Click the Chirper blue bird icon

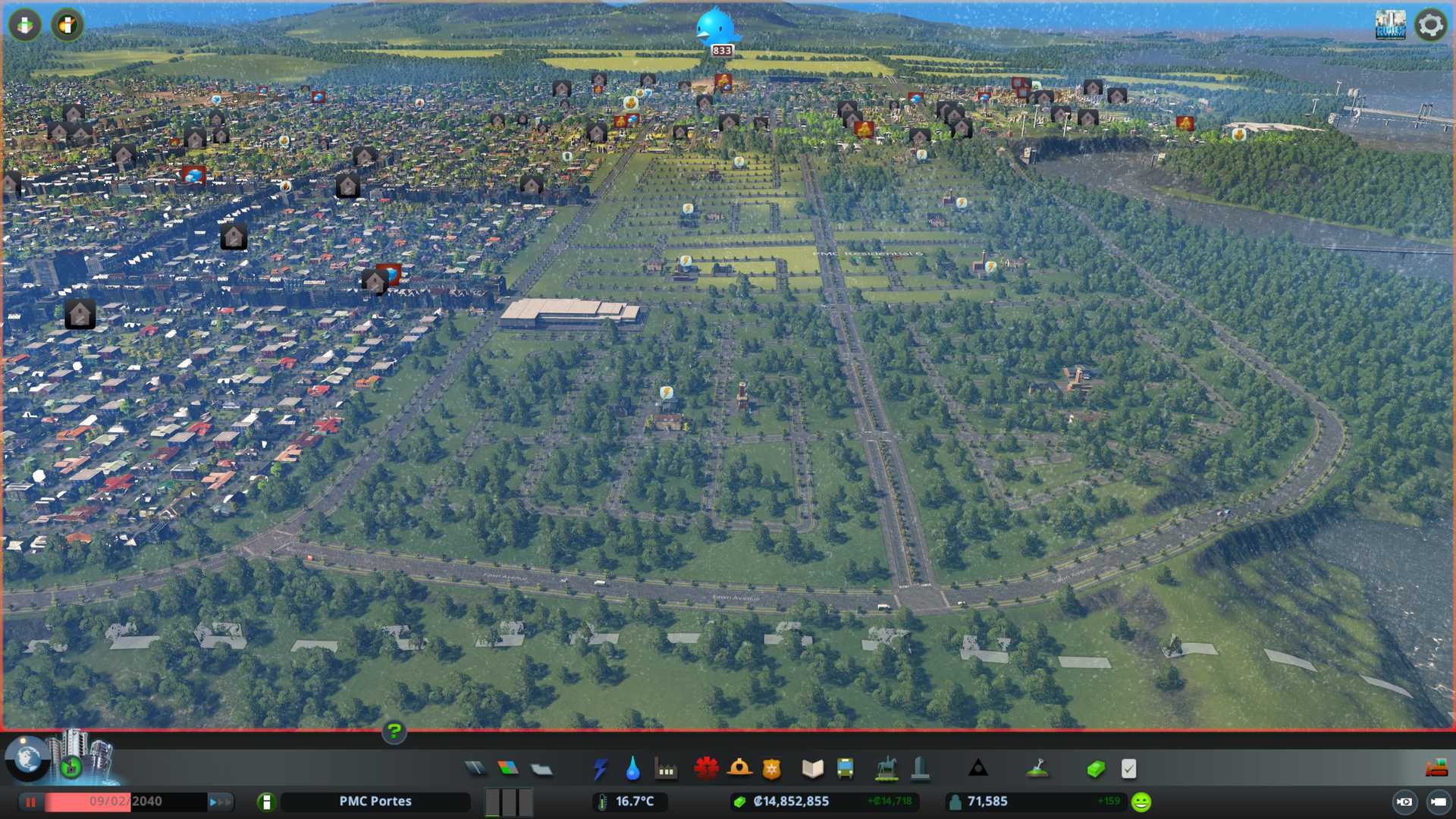715,28
